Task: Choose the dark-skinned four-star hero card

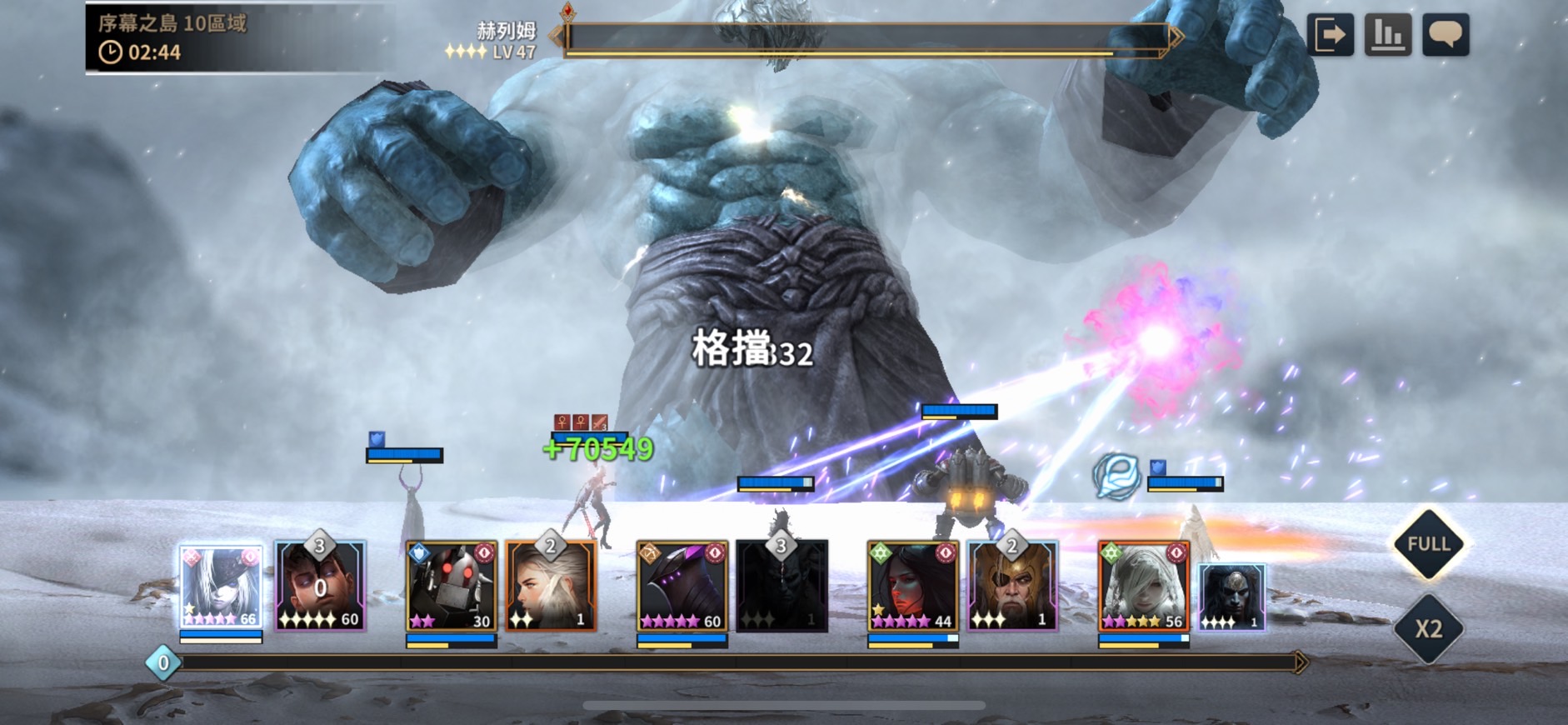Action: pyautogui.click(x=1232, y=597)
